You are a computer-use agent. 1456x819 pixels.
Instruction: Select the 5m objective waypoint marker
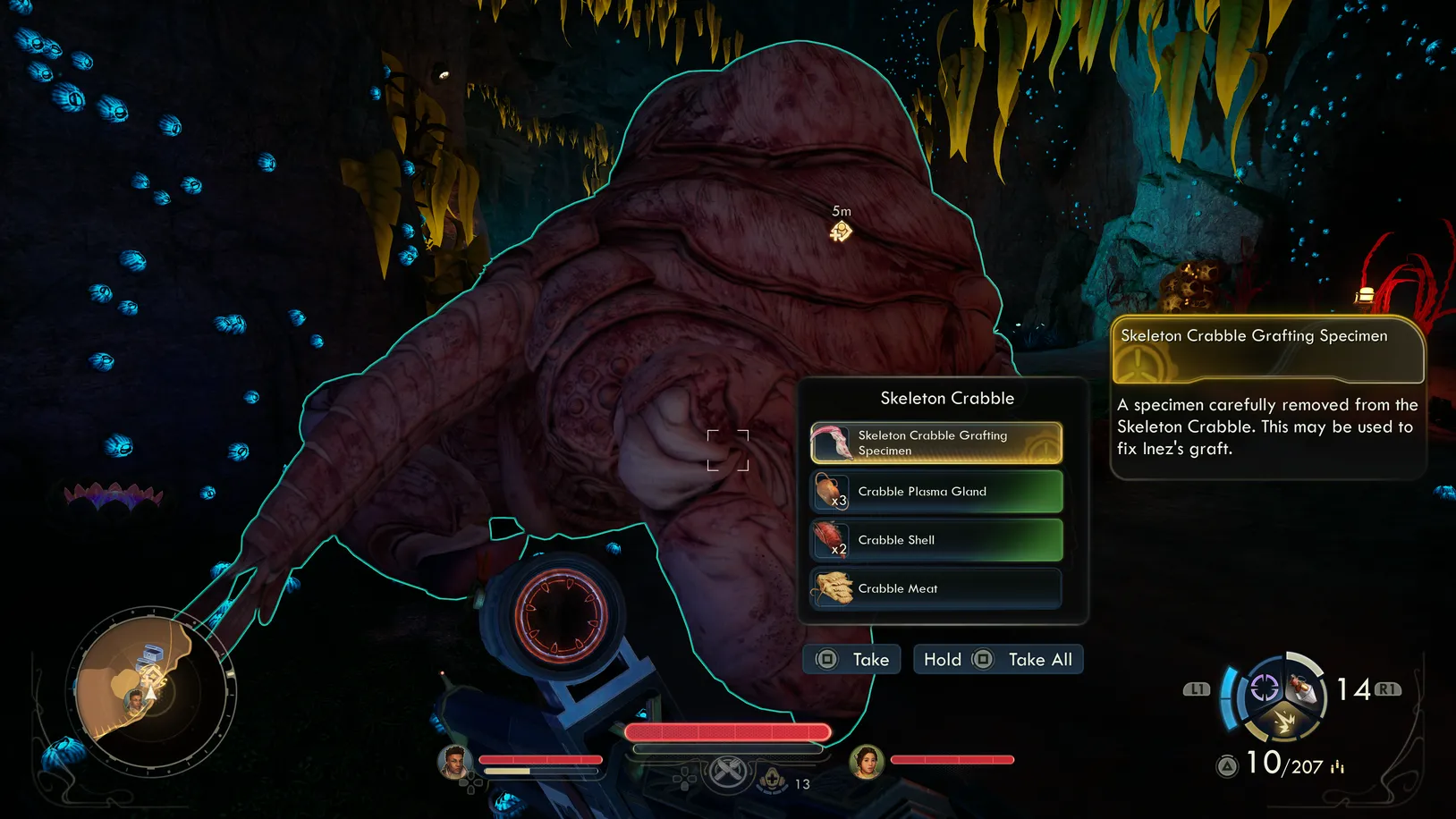pos(841,232)
